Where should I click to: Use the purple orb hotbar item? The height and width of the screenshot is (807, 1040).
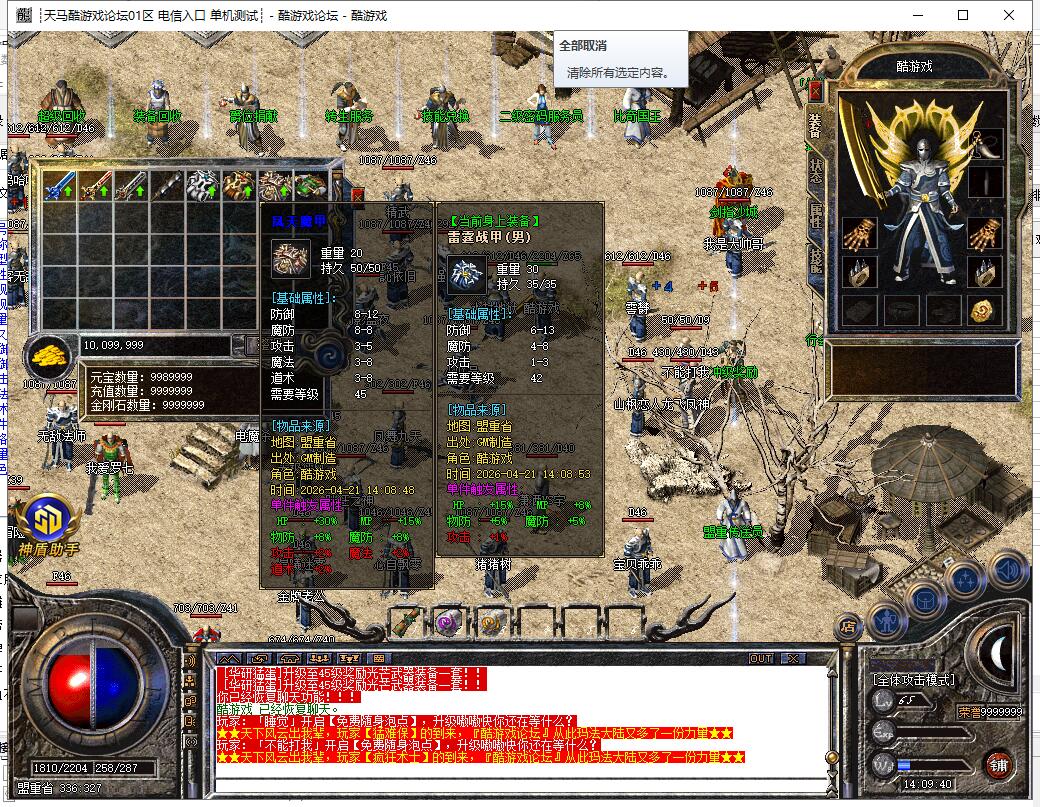447,621
